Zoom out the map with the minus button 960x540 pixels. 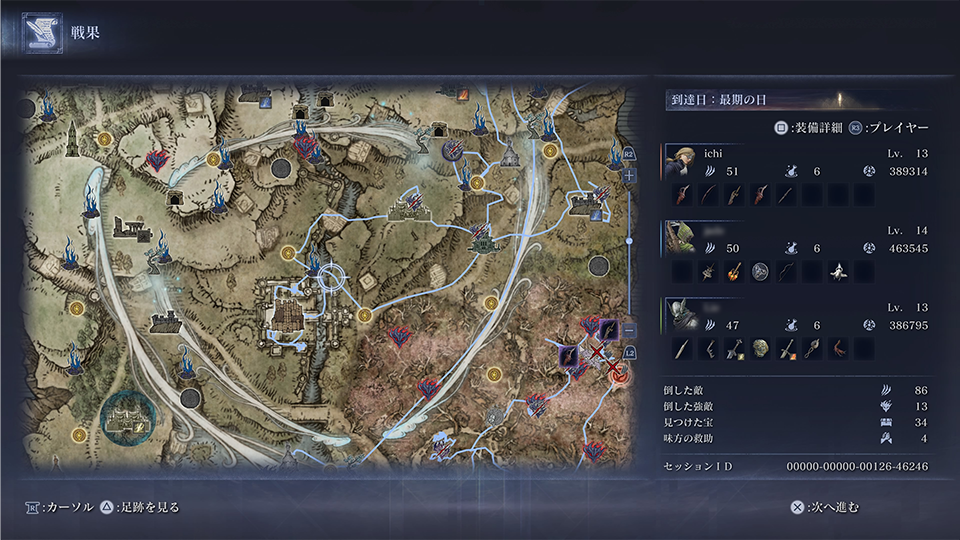629,330
